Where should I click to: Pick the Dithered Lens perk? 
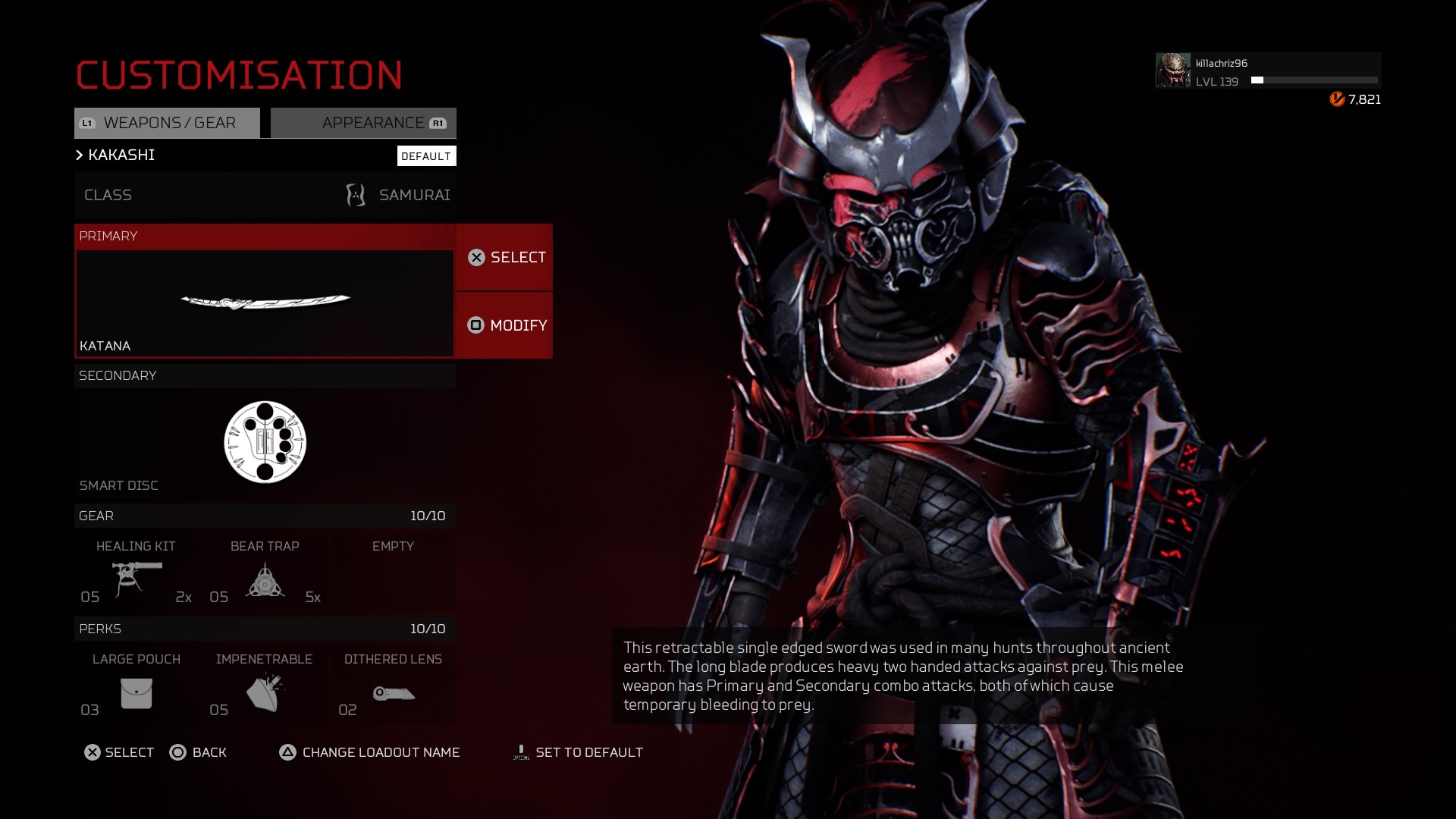[393, 687]
